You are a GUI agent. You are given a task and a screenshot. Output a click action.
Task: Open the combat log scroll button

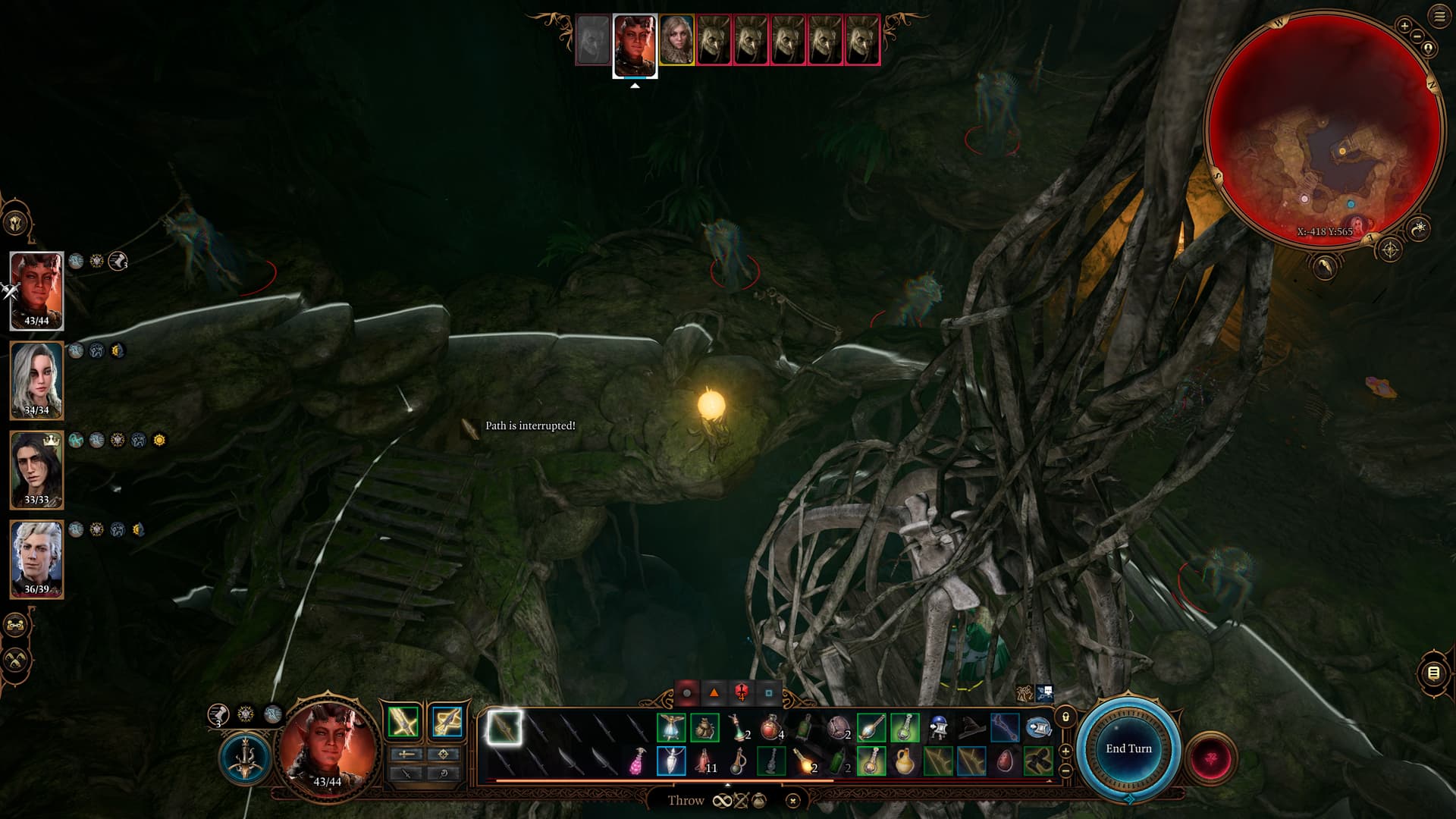point(1432,673)
